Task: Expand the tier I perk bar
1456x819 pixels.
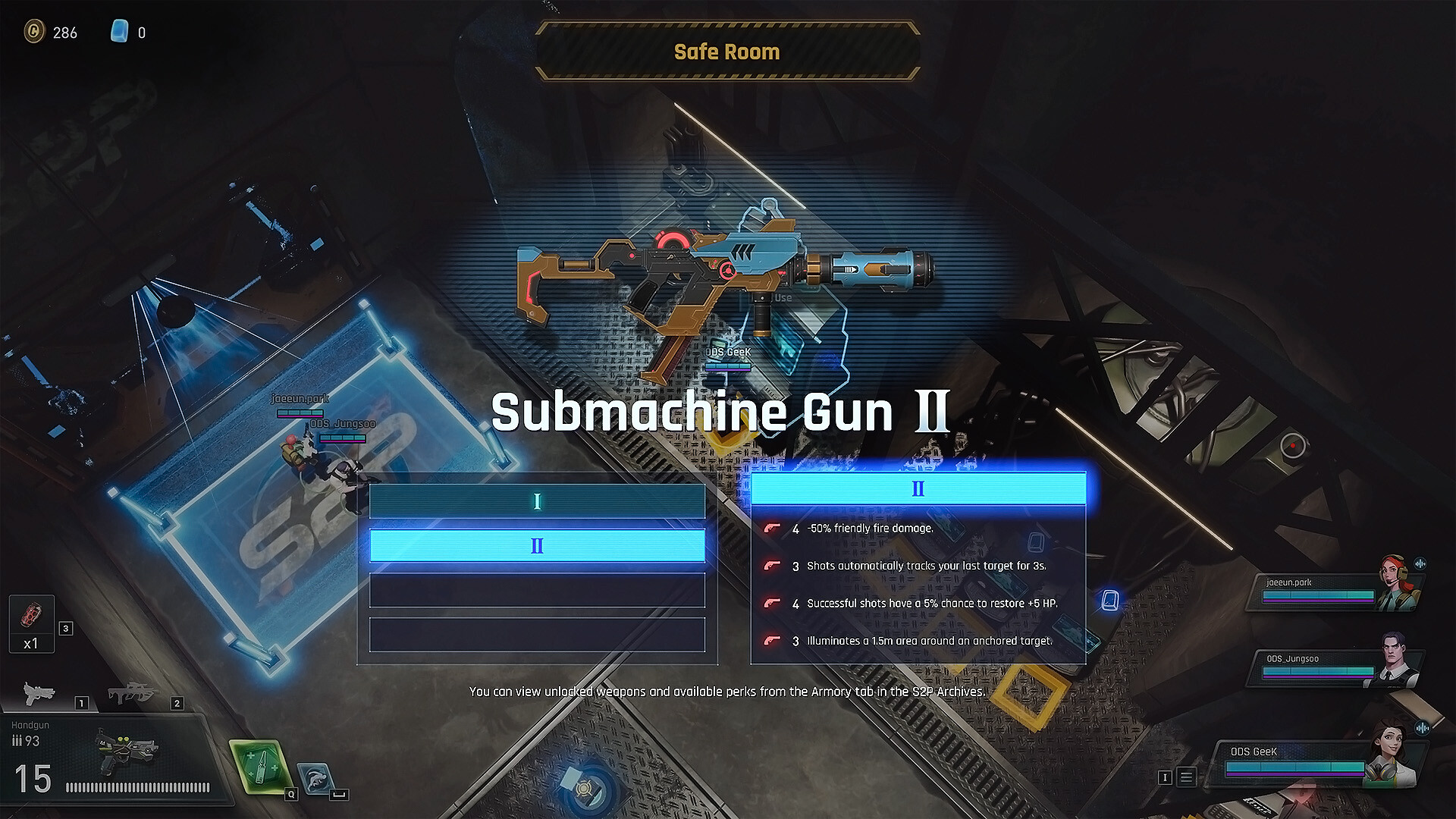Action: click(x=537, y=500)
